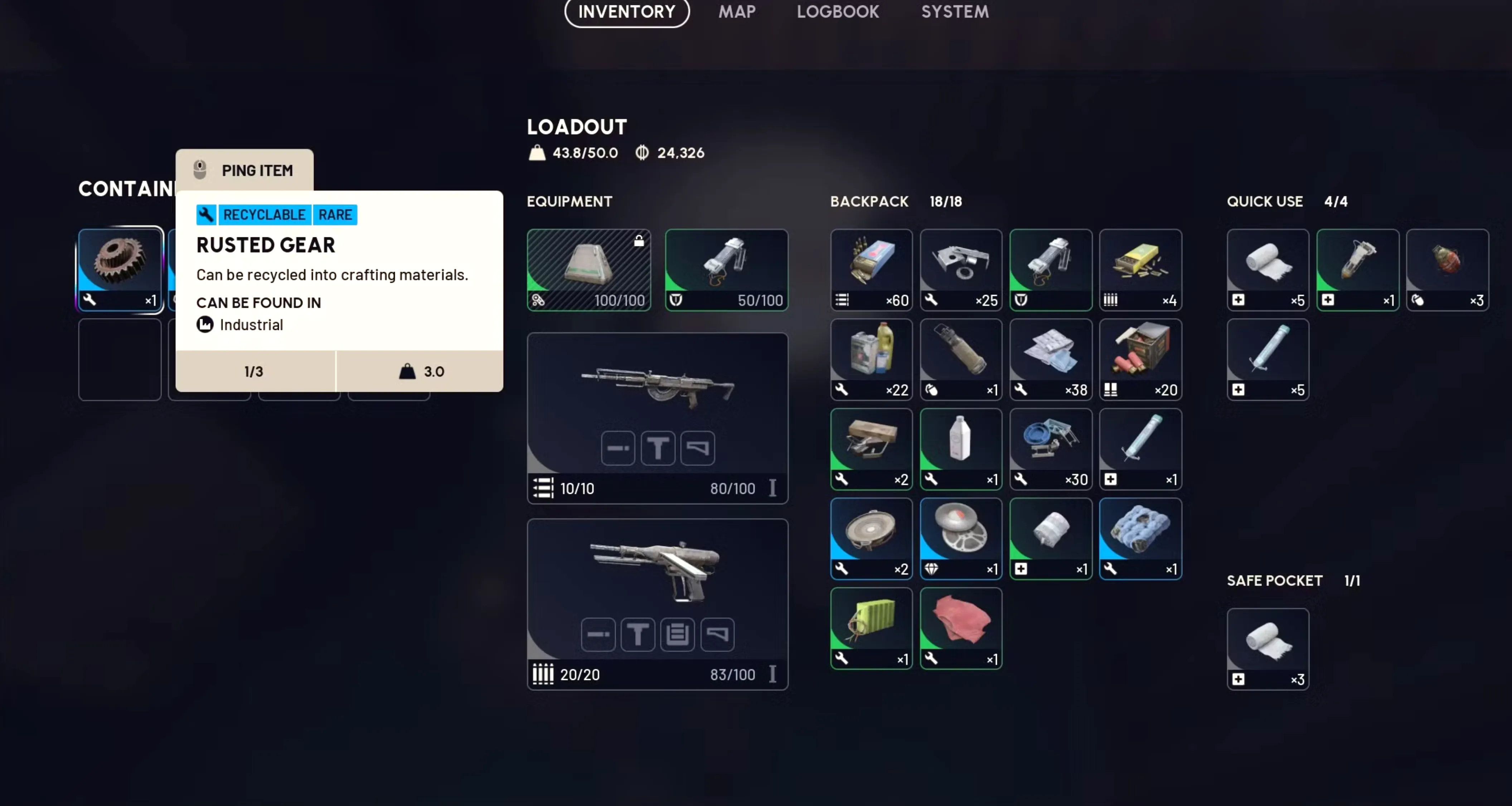Select the shield item at 50/100 durability

[726, 270]
